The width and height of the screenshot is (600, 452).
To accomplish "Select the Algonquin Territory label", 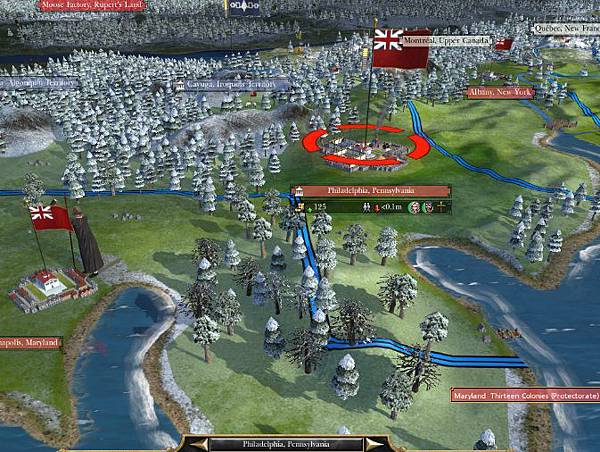I will (39, 83).
